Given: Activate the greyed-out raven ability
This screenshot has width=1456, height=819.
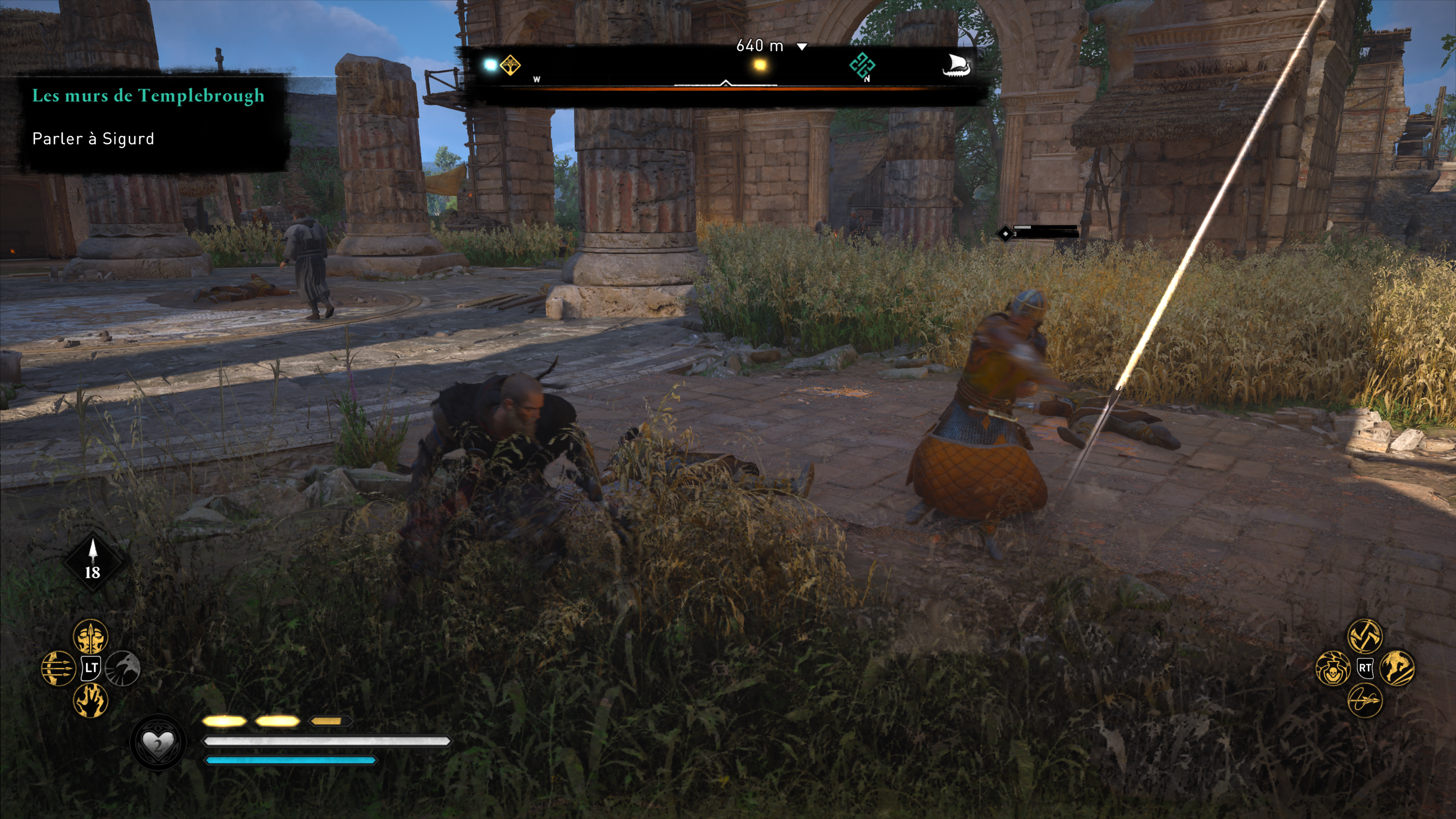Looking at the screenshot, I should (x=122, y=668).
